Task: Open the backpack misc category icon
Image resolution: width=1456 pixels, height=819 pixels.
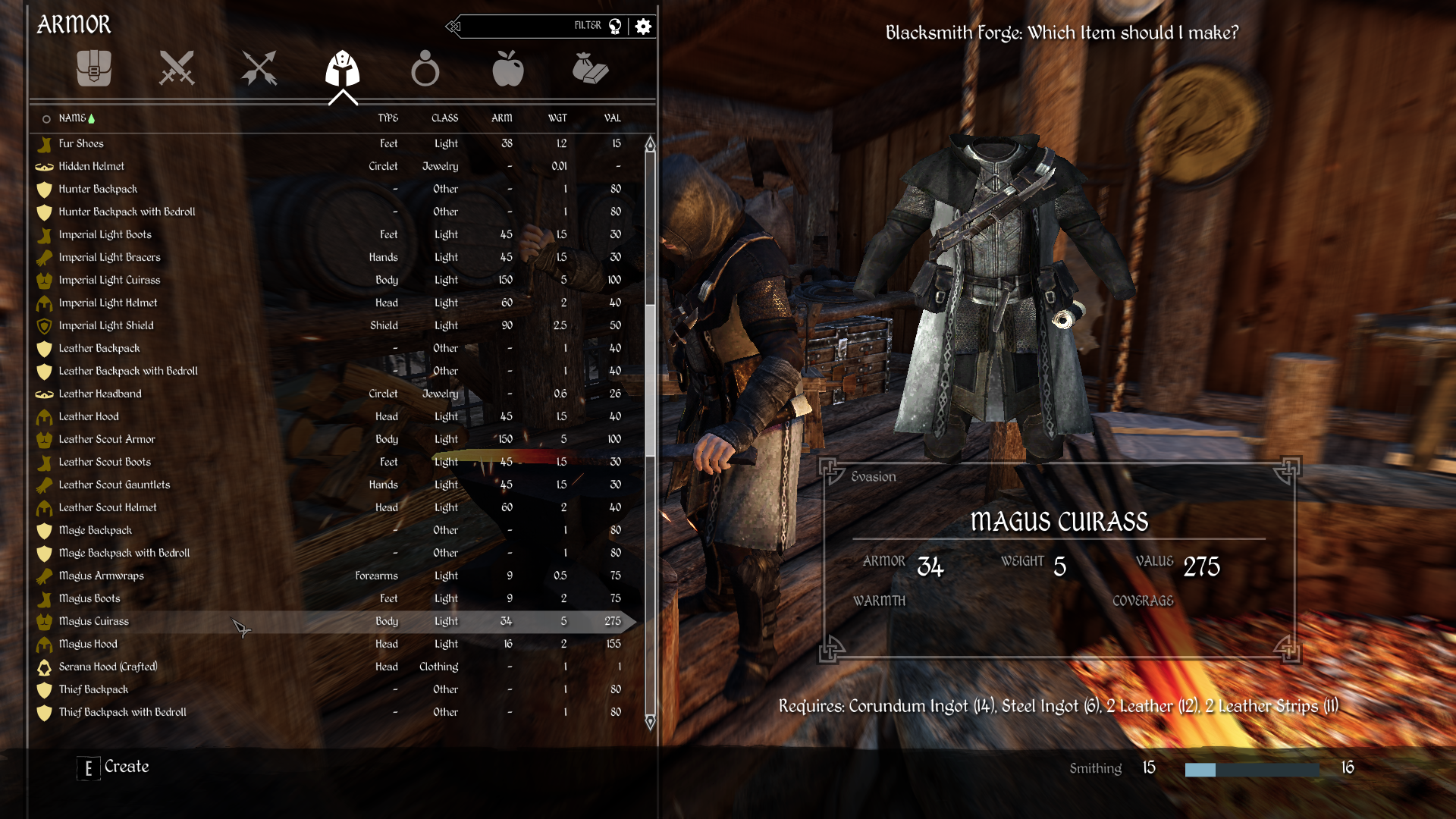Action: point(93,69)
